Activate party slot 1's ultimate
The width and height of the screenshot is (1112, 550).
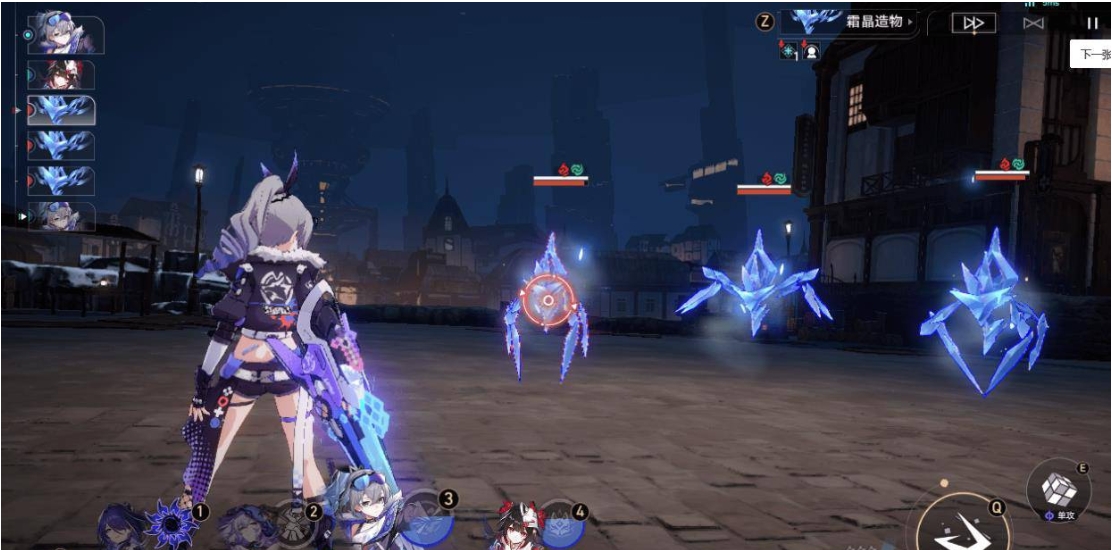click(x=172, y=521)
